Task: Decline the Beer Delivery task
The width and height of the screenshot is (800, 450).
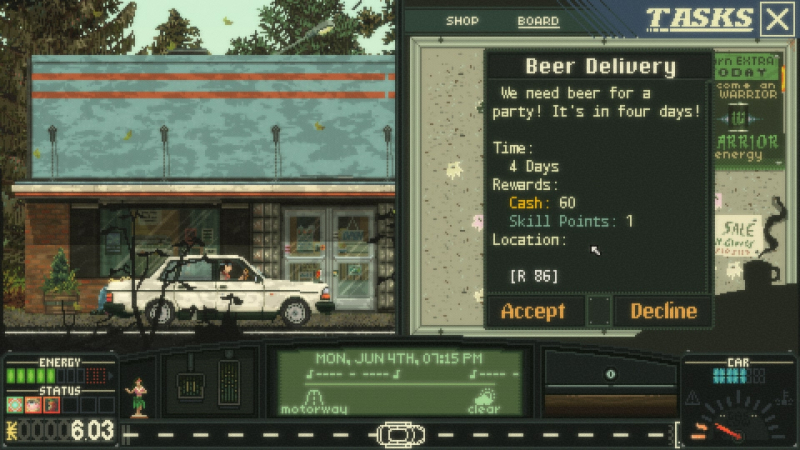Action: 663,311
